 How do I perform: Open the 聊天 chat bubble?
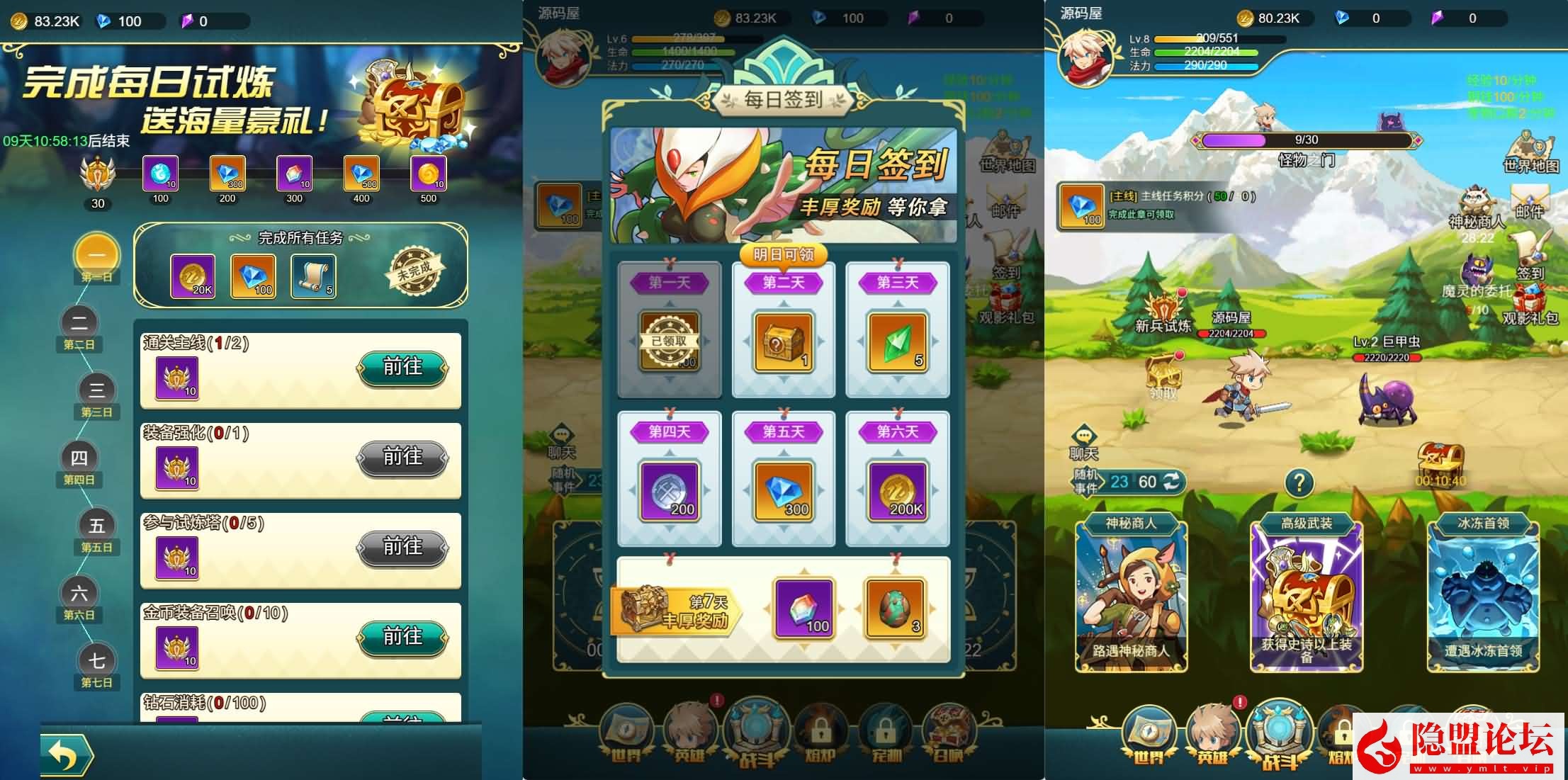(1083, 442)
